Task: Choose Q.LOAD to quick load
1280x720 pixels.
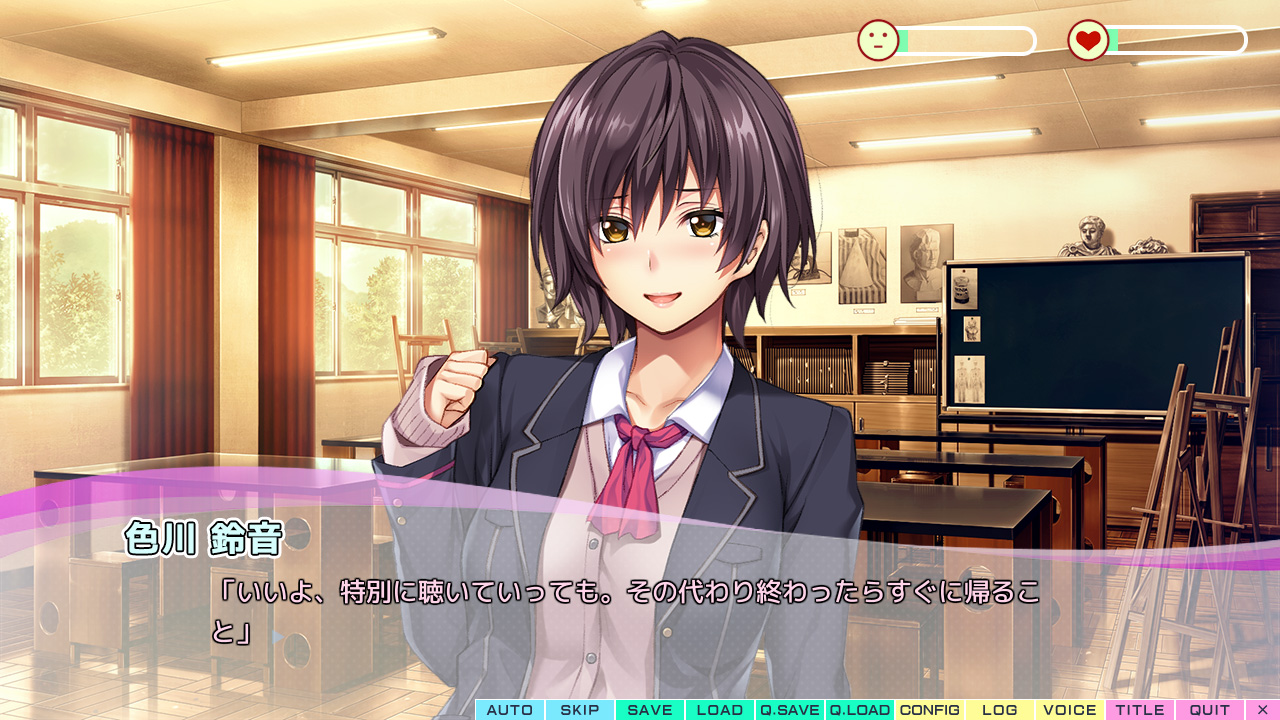Action: (x=860, y=710)
